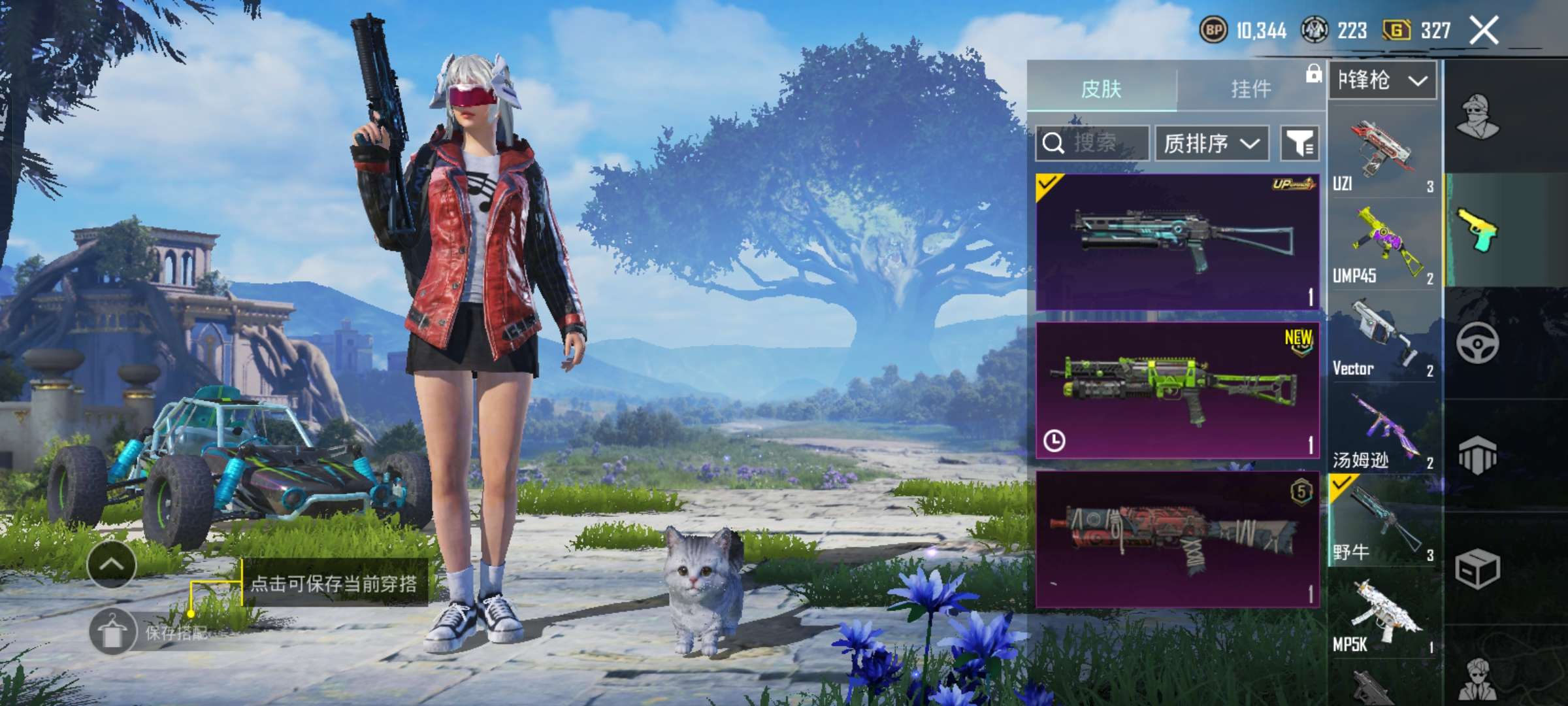This screenshot has height=706, width=1568.
Task: Open the character outfit category
Action: click(x=1479, y=116)
